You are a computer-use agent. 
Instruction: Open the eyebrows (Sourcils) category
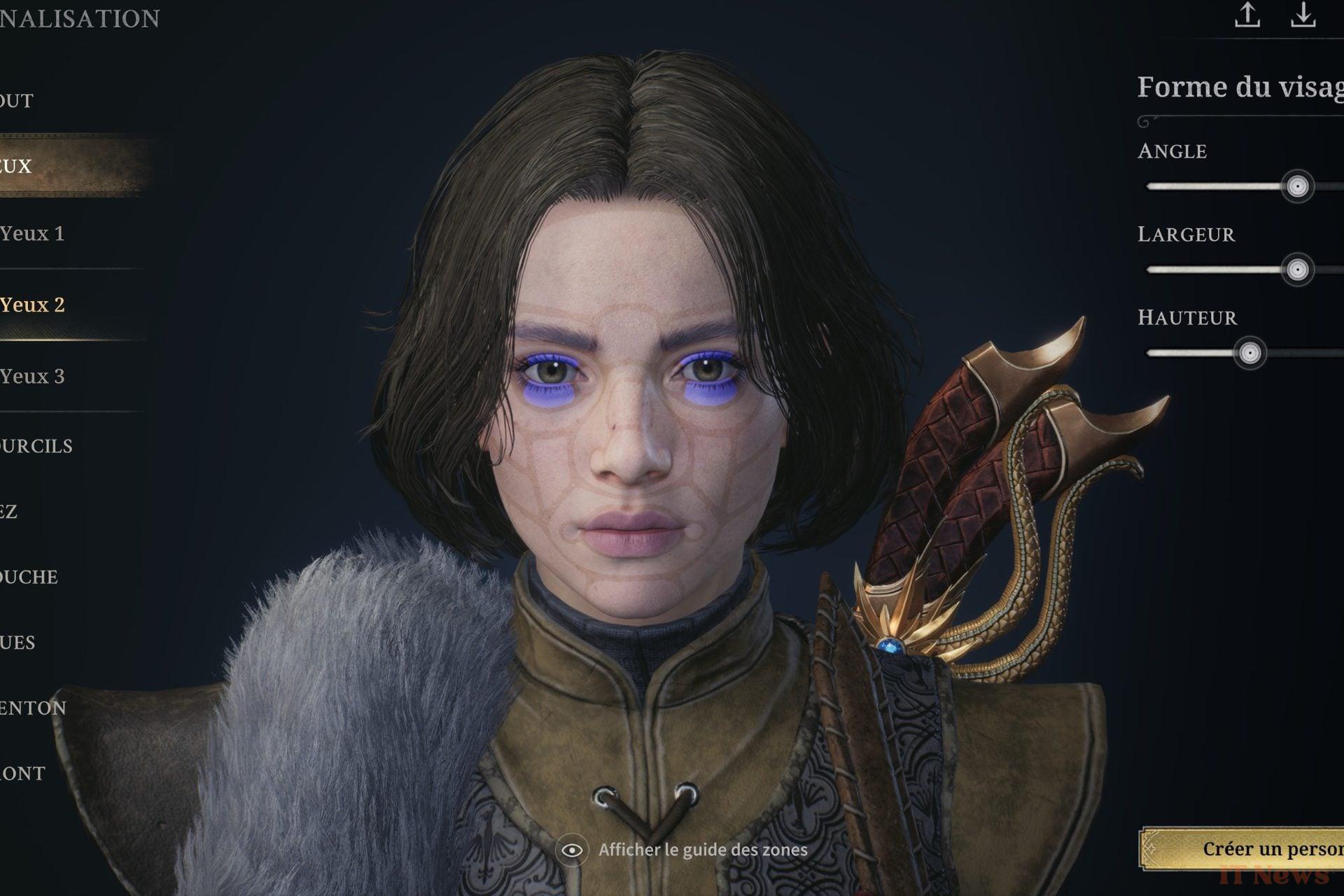click(36, 447)
